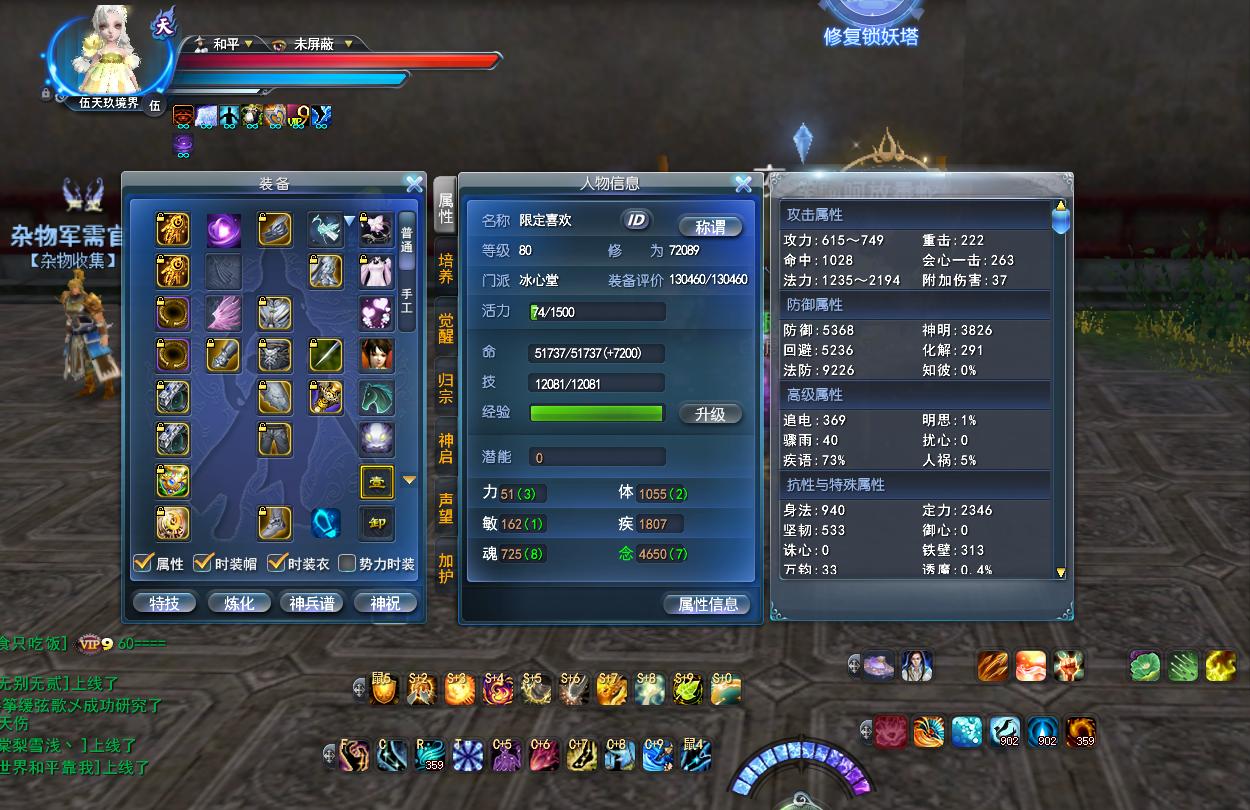
Task: Switch to the 觉醒 awakening tab
Action: (446, 328)
